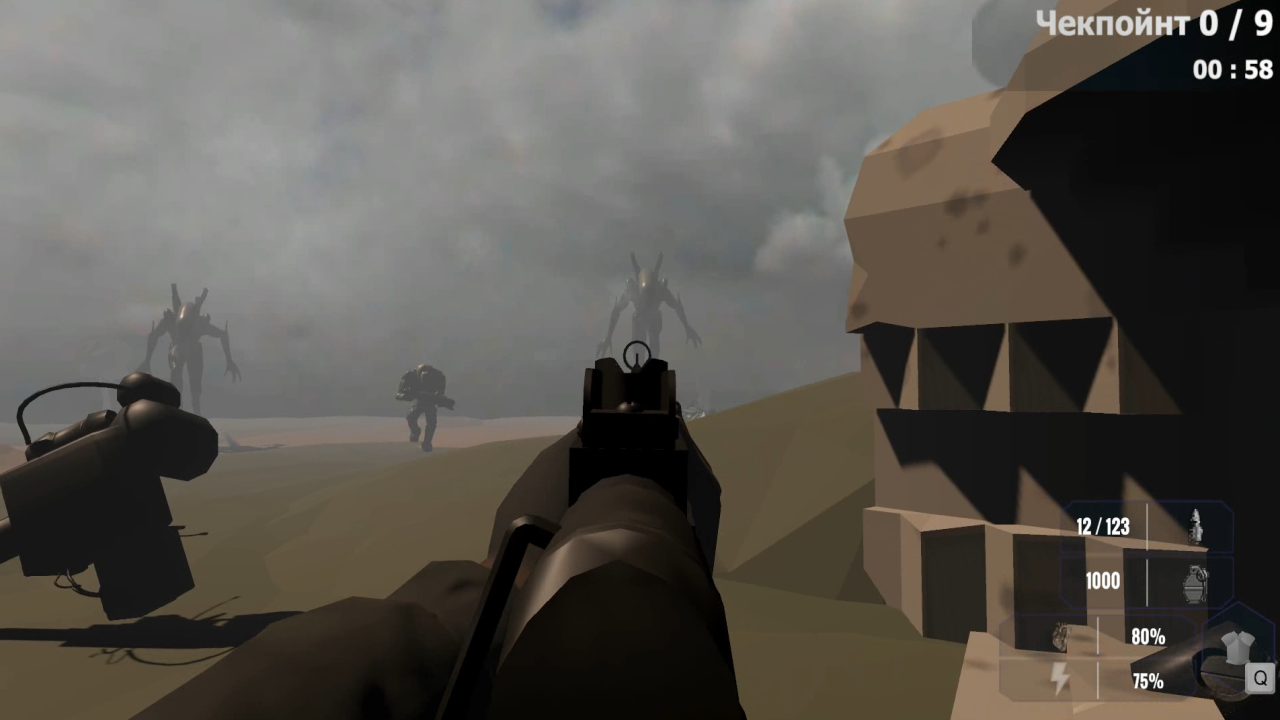This screenshot has height=720, width=1280.
Task: Select the 1000 money counter
Action: pos(1101,581)
